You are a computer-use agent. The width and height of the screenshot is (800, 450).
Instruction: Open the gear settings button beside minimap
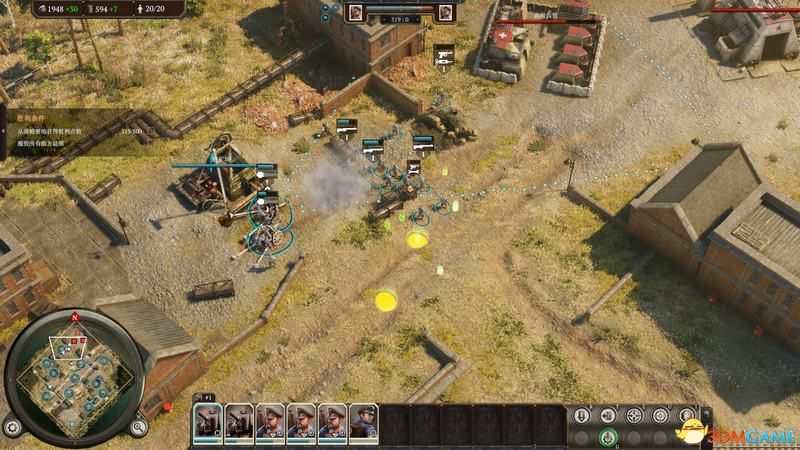tap(12, 426)
